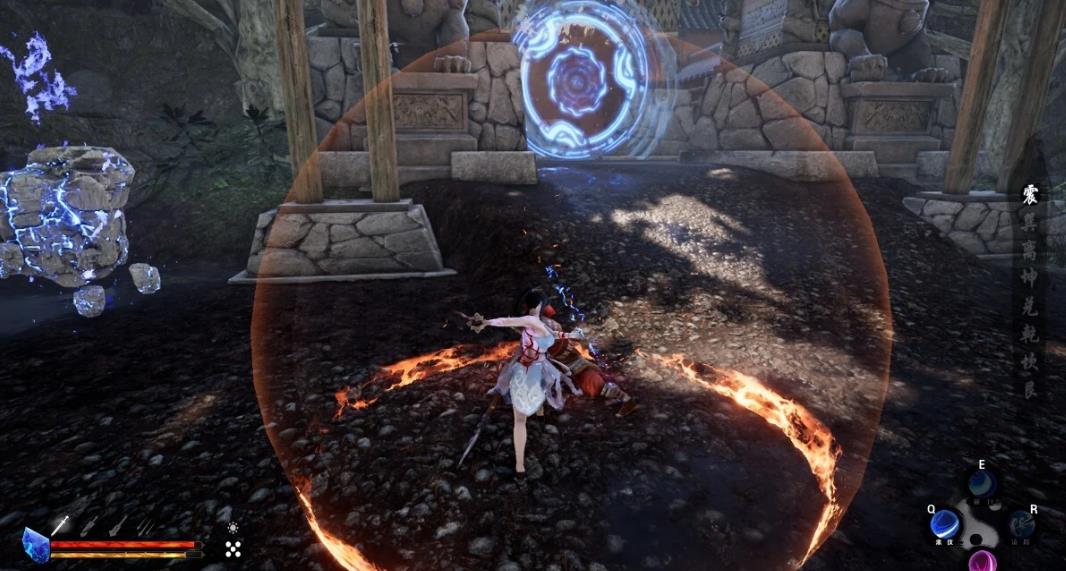Click the blue crystal icon beside the bars
This screenshot has height=571, width=1066.
[35, 546]
